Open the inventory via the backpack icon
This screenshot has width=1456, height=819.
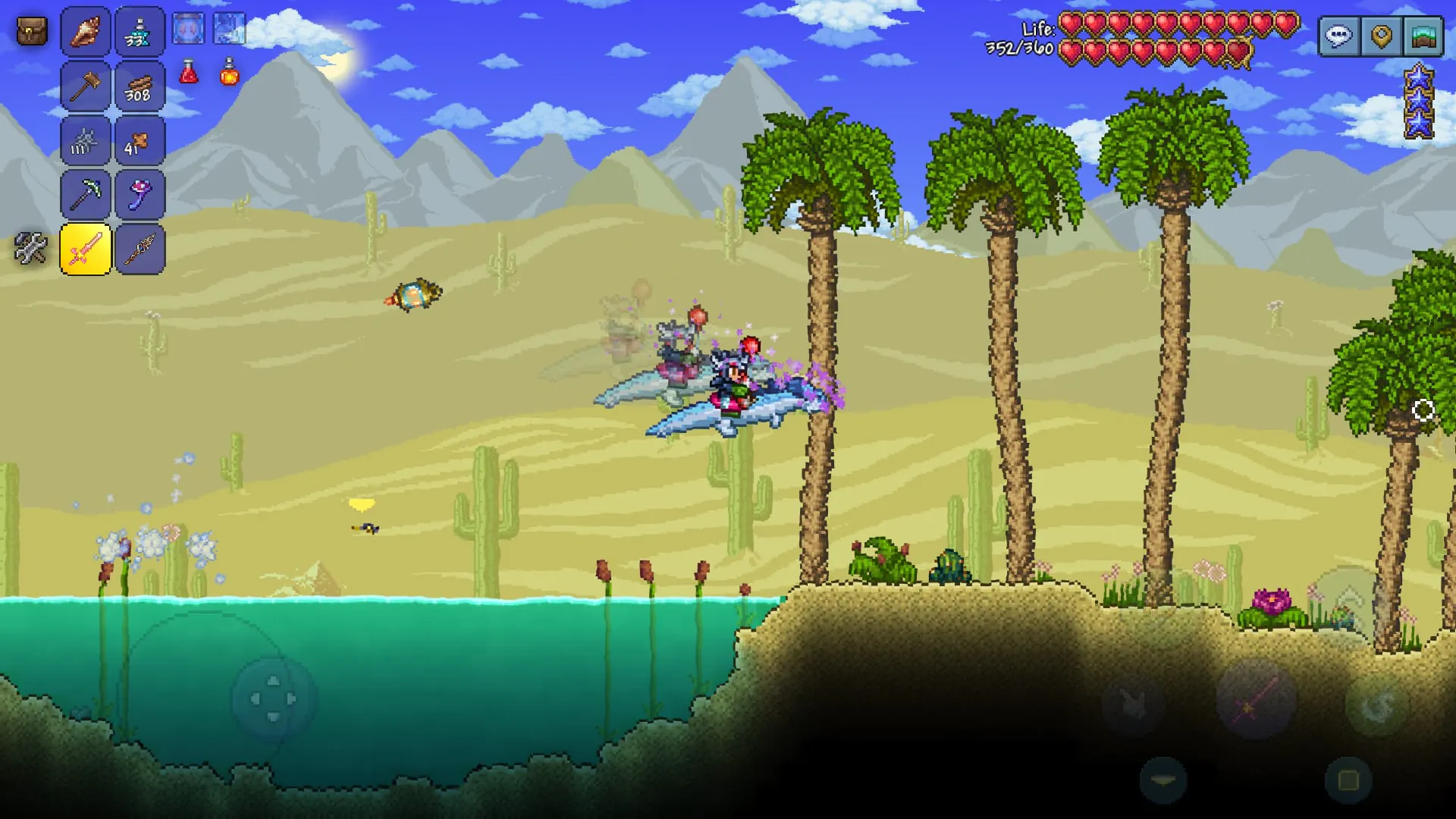click(x=30, y=30)
